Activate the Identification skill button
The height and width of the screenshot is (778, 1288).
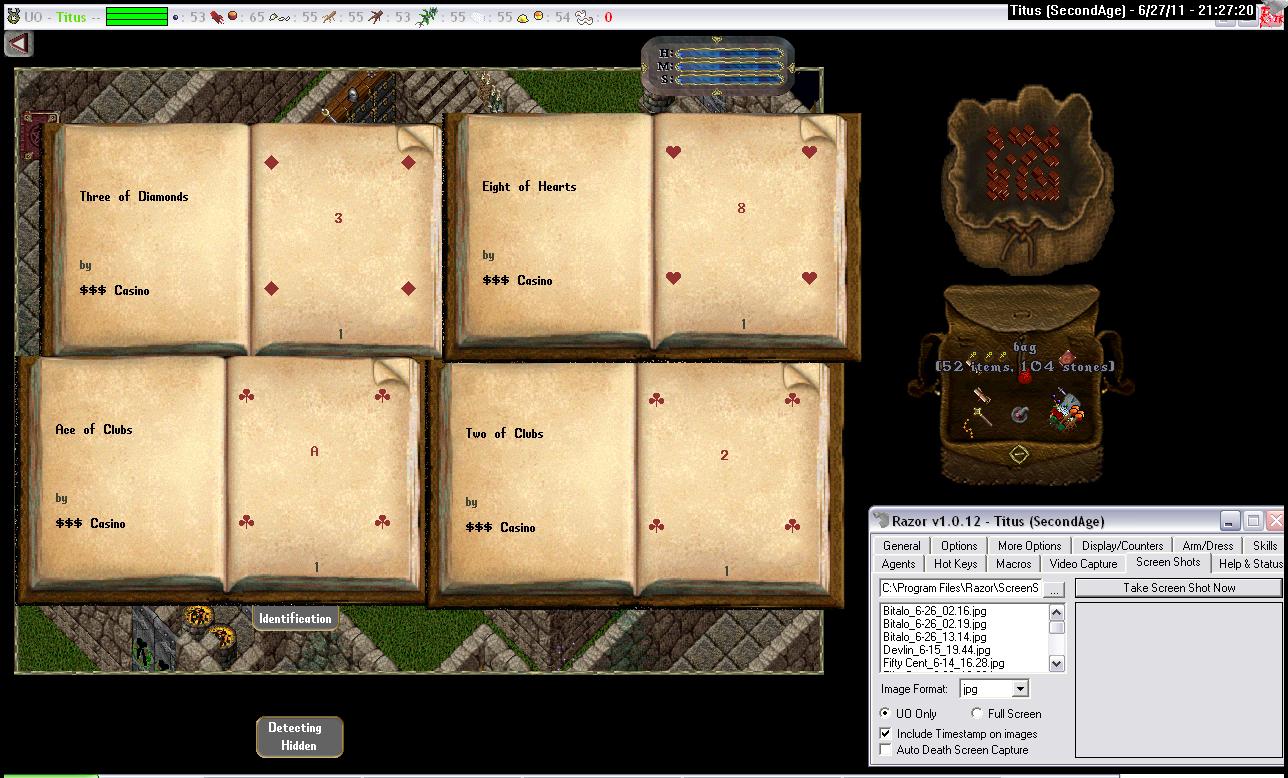[294, 619]
